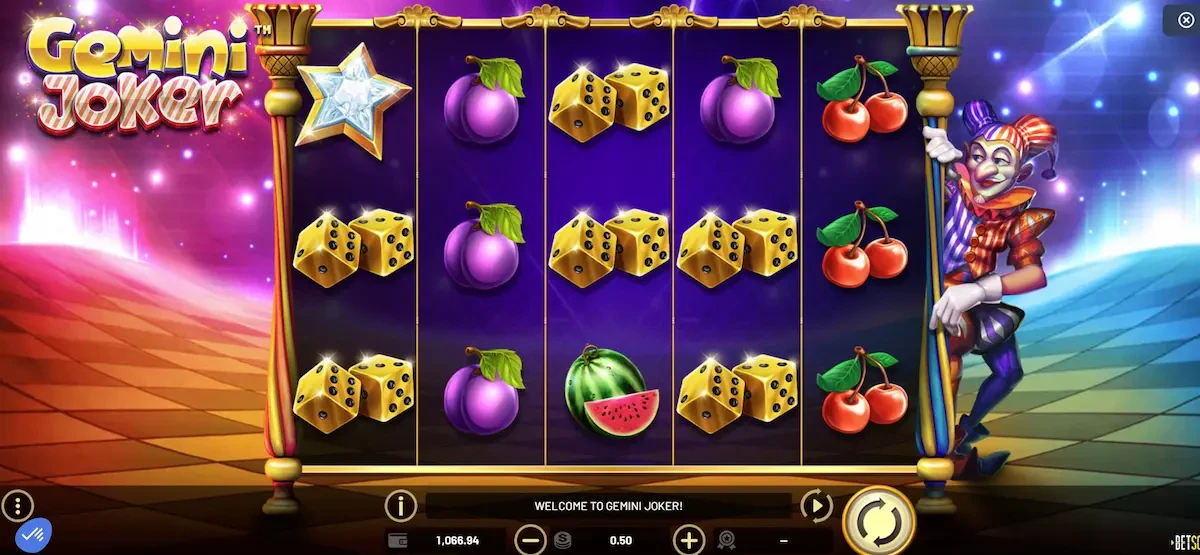Spin the reels with the gold button
This screenshot has height=555, width=1200.
click(879, 520)
